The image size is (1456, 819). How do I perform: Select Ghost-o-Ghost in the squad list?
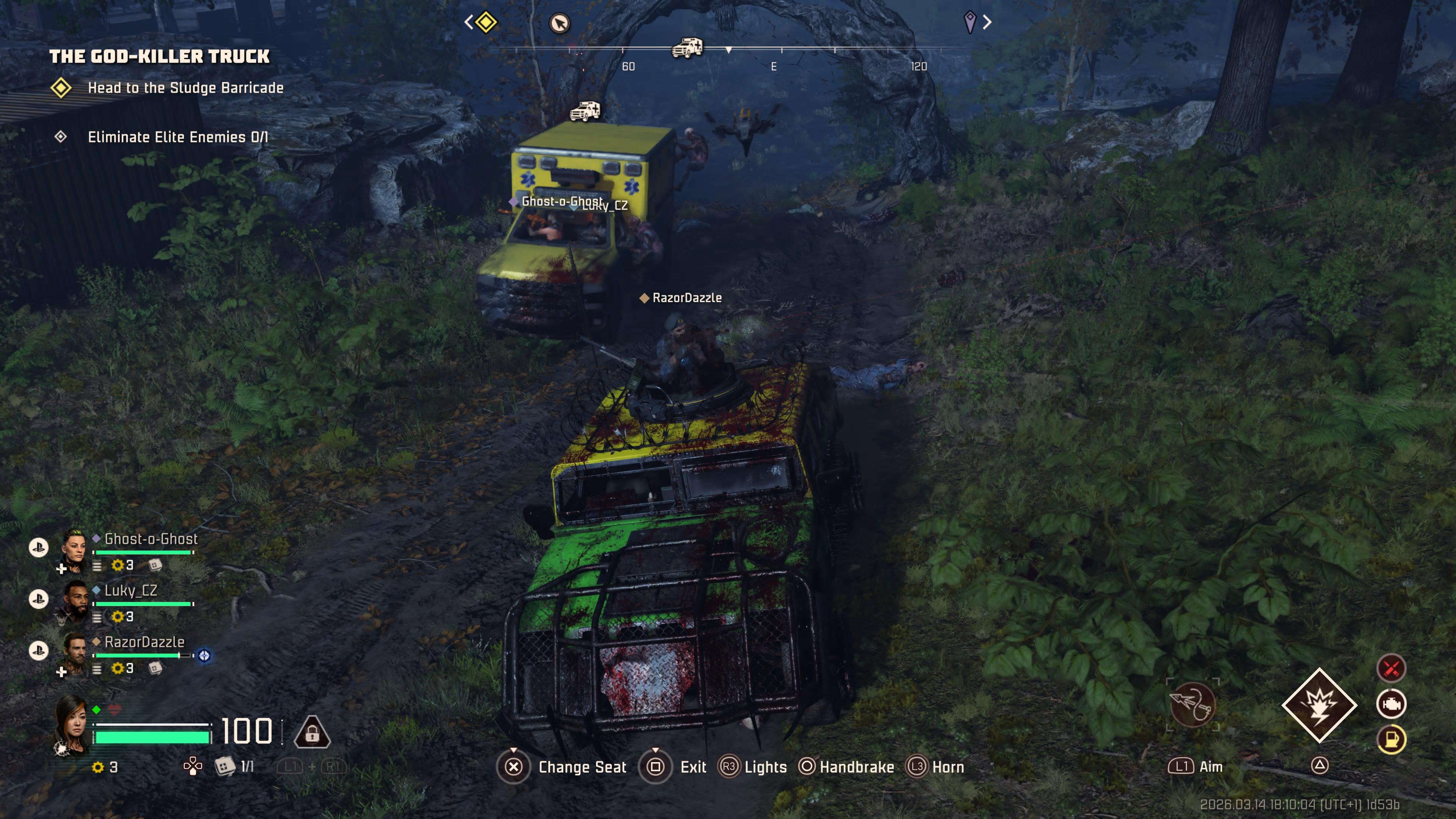click(x=151, y=539)
